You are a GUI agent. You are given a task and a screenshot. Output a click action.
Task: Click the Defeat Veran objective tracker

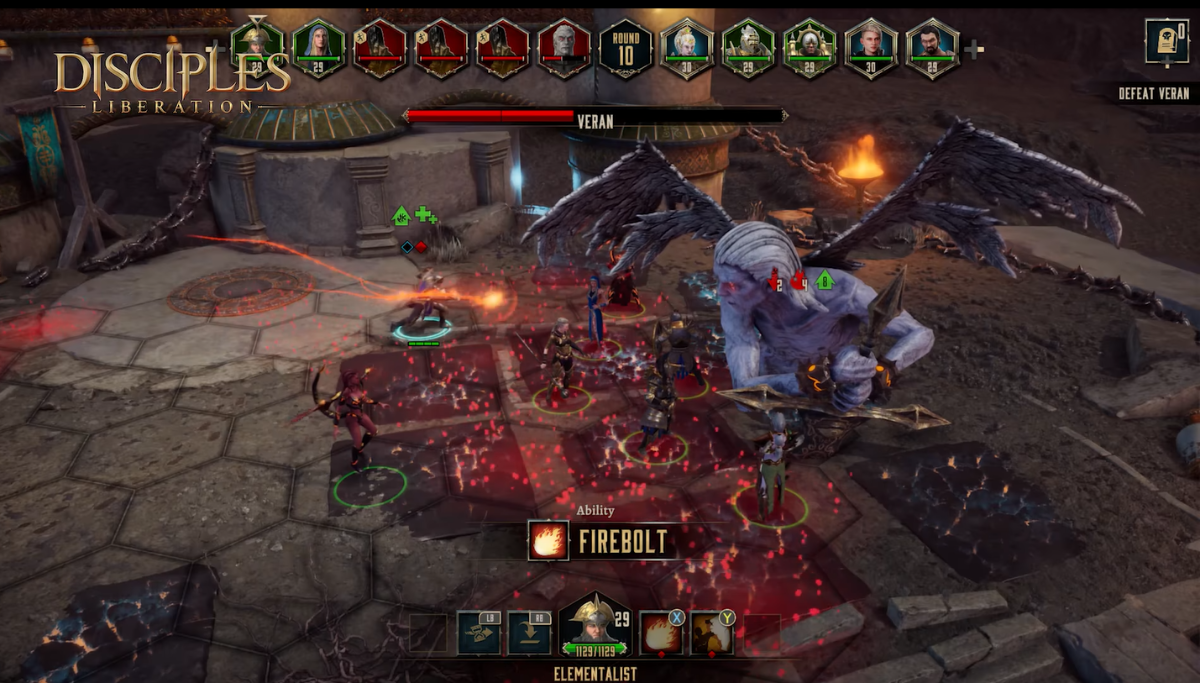pyautogui.click(x=1153, y=94)
